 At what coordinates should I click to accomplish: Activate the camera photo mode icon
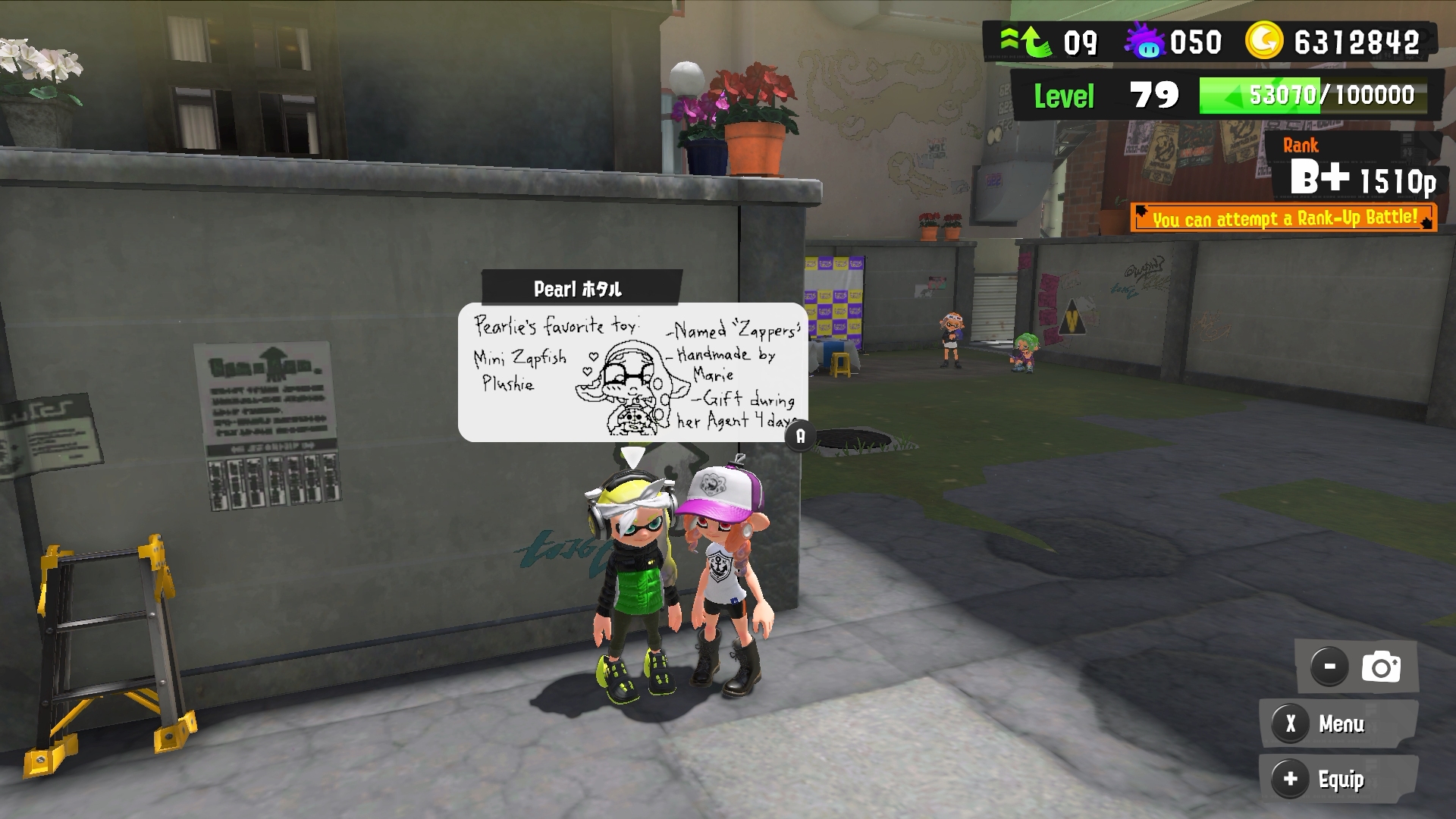point(1380,667)
